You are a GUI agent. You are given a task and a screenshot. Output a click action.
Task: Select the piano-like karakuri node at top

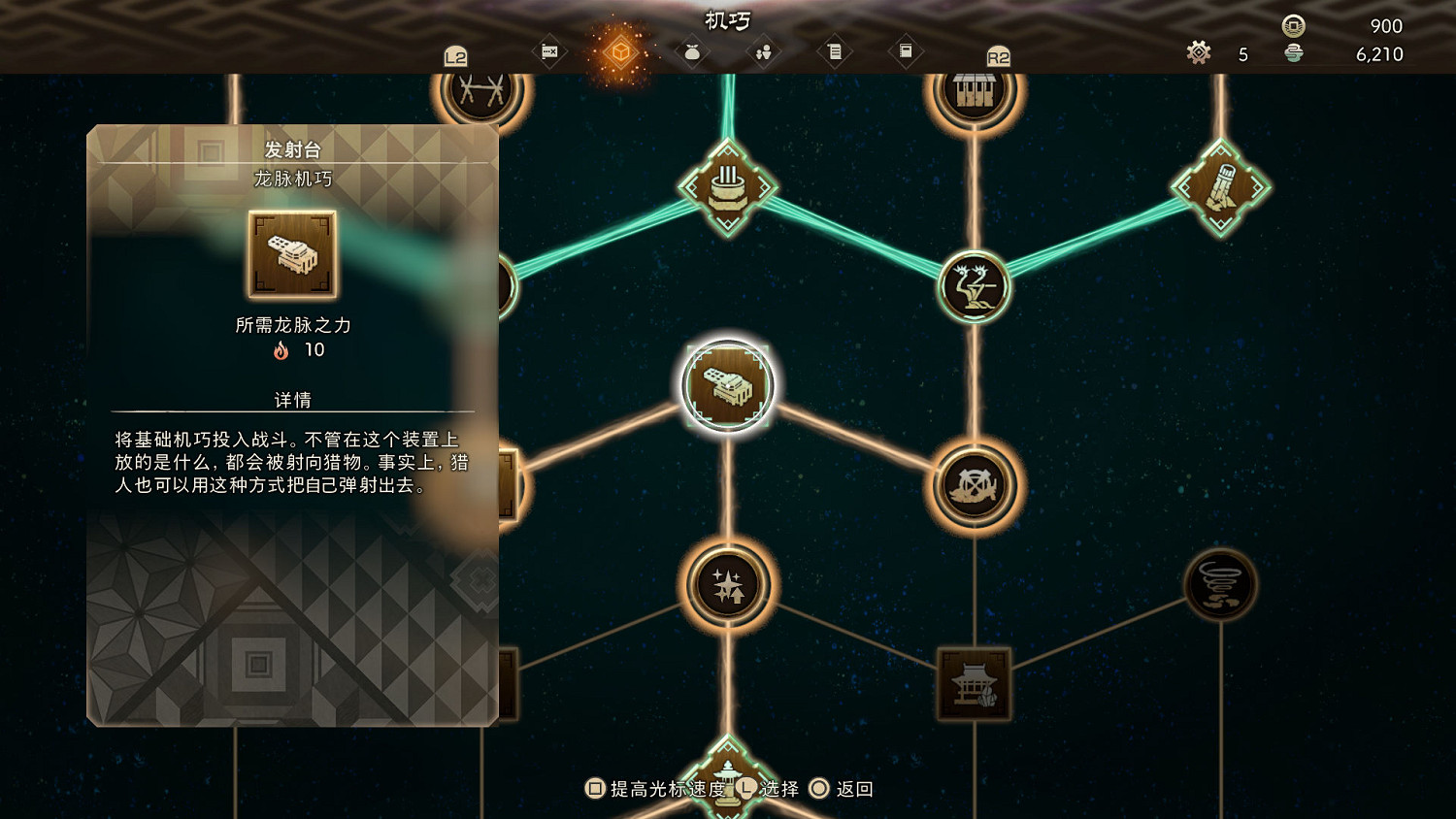pos(976,90)
